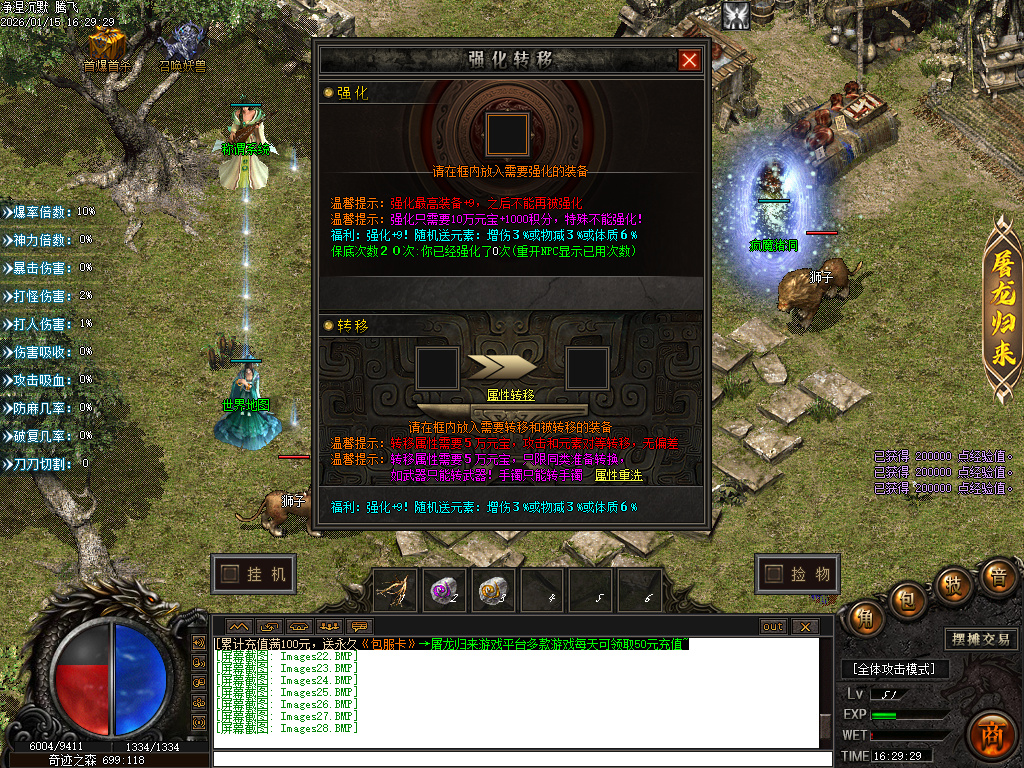The image size is (1024, 768).
Task: Toggle the 挂机 auto-battle checkbox
Action: (231, 574)
